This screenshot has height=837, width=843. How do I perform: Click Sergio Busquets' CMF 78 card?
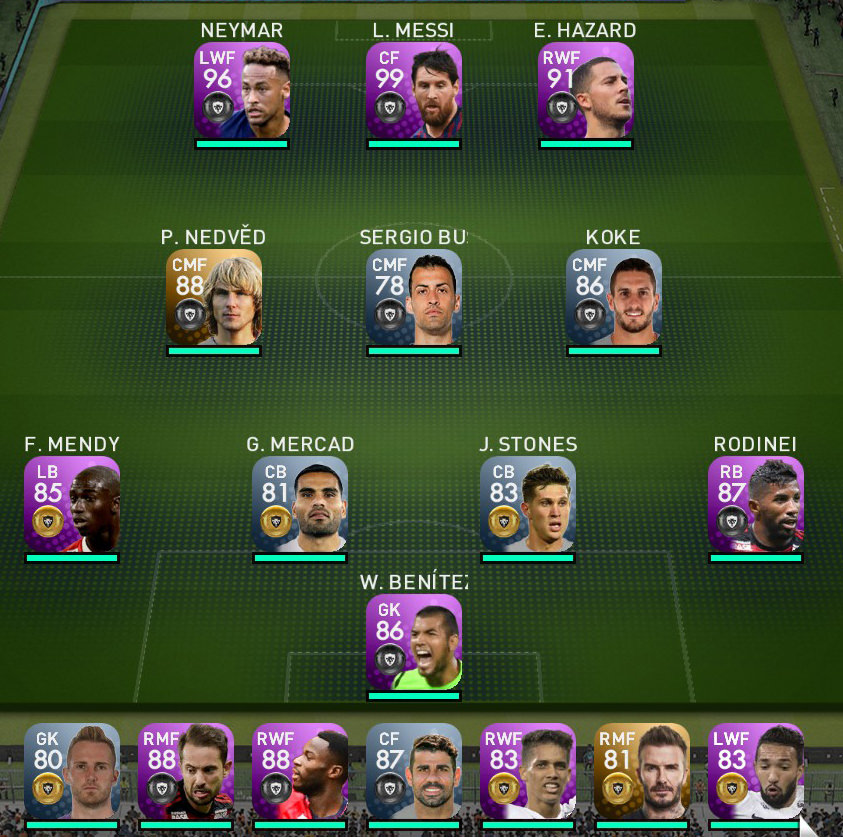click(414, 297)
